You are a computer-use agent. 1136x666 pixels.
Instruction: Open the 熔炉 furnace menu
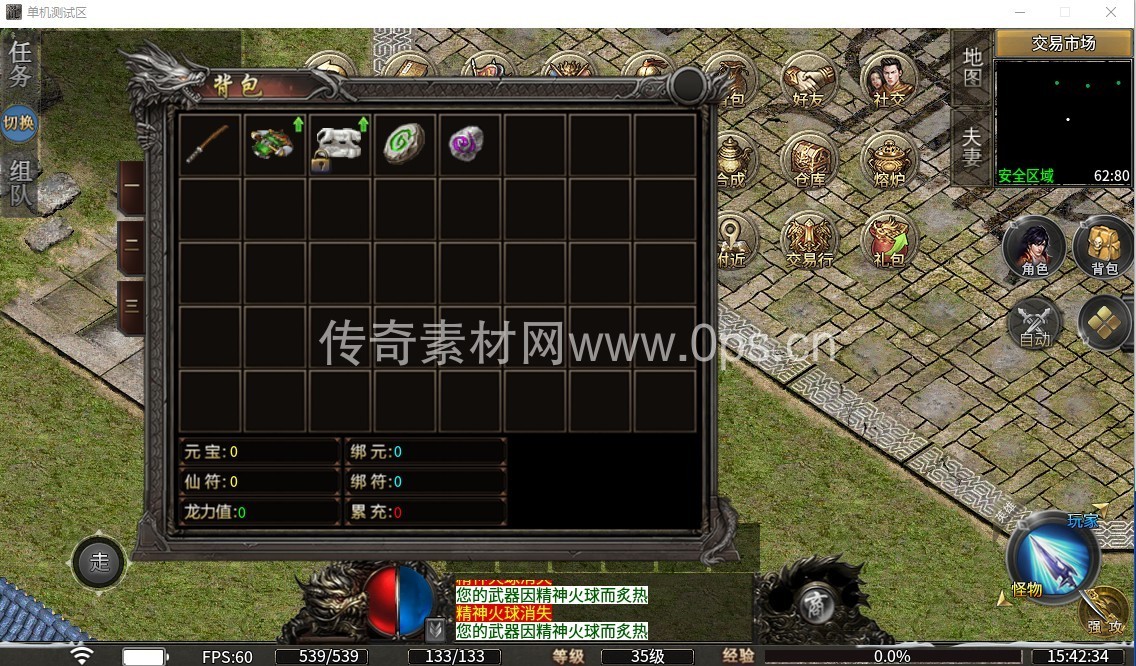coord(888,160)
